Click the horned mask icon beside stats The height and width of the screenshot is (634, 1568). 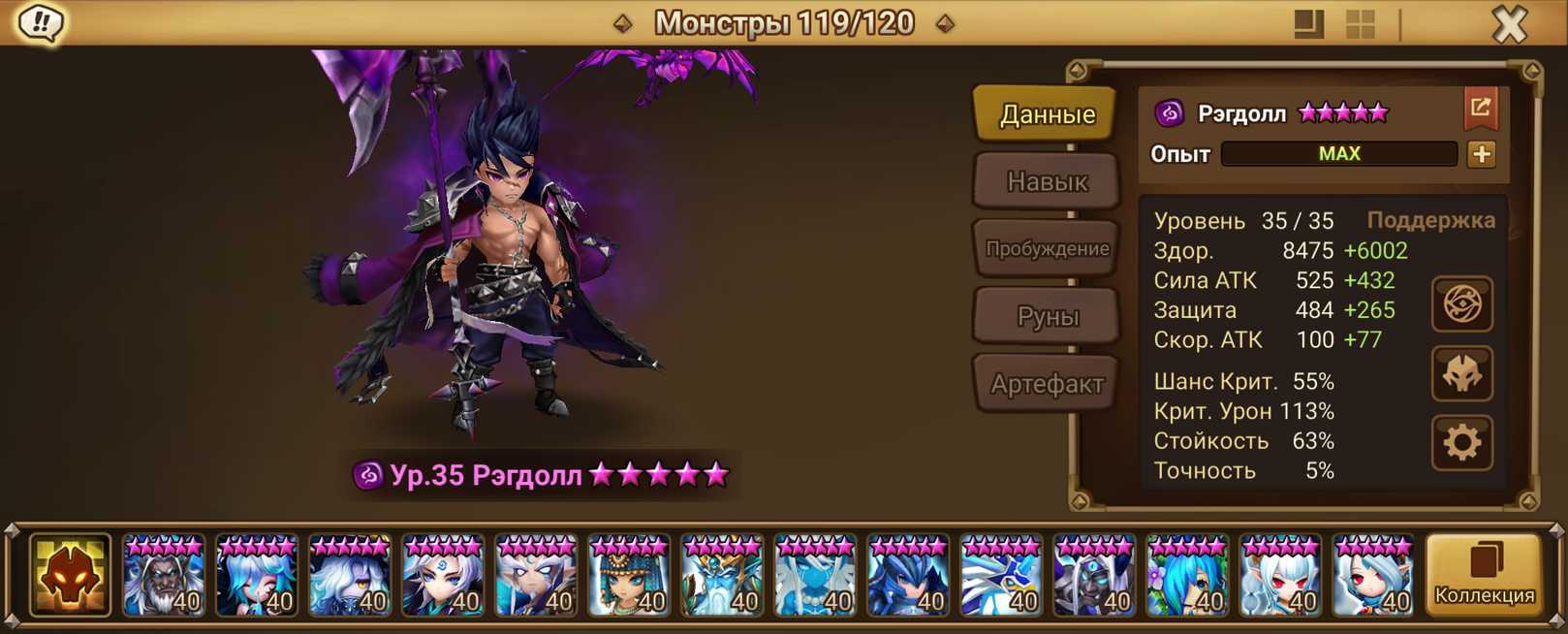(x=1461, y=374)
